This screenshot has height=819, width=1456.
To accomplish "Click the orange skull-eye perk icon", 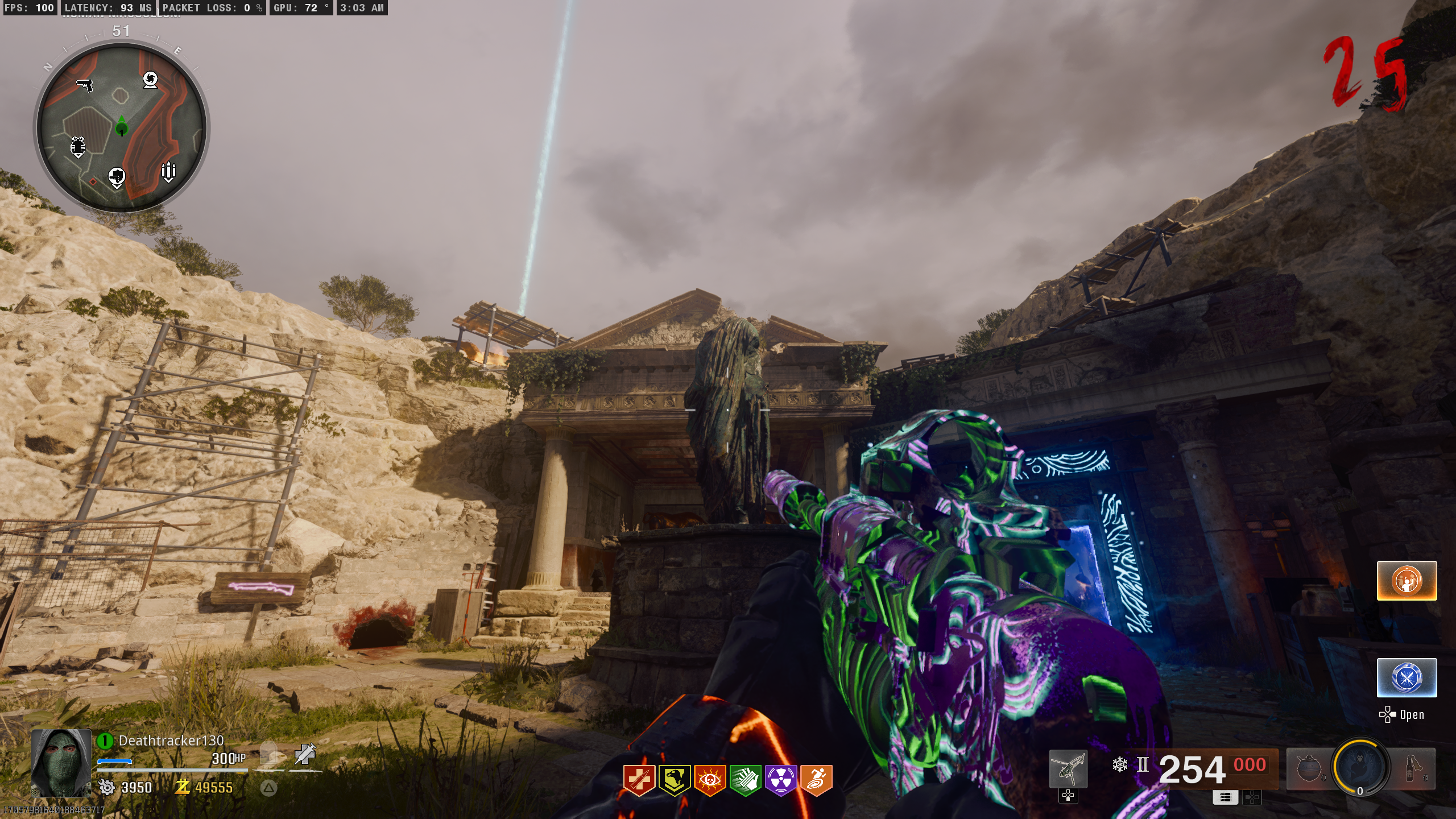I will pos(710,780).
